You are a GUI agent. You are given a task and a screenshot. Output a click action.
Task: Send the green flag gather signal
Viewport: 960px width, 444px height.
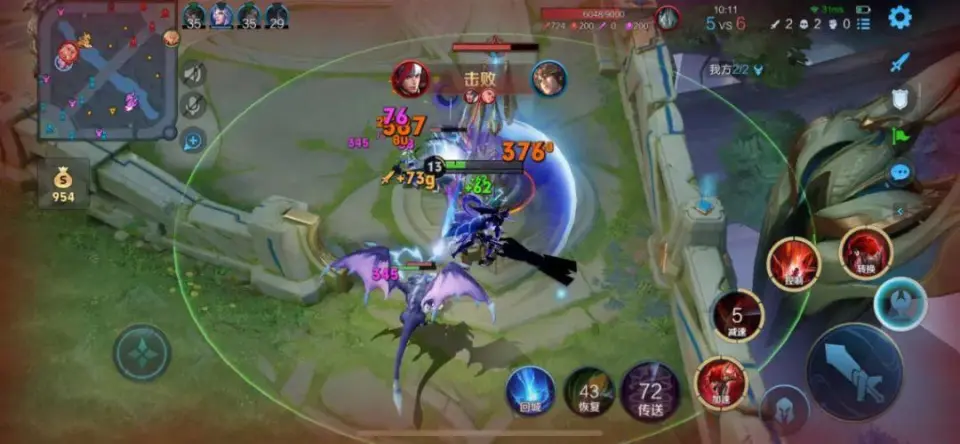coord(900,135)
